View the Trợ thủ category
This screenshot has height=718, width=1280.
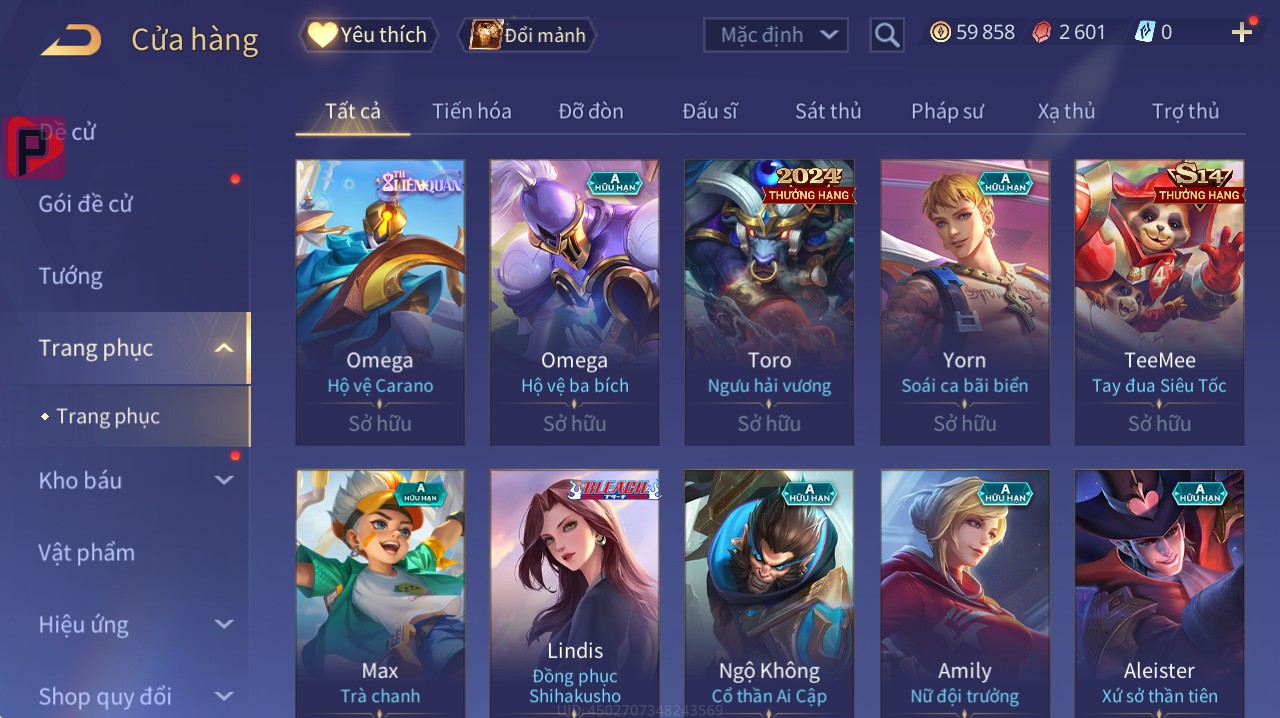click(x=1185, y=111)
